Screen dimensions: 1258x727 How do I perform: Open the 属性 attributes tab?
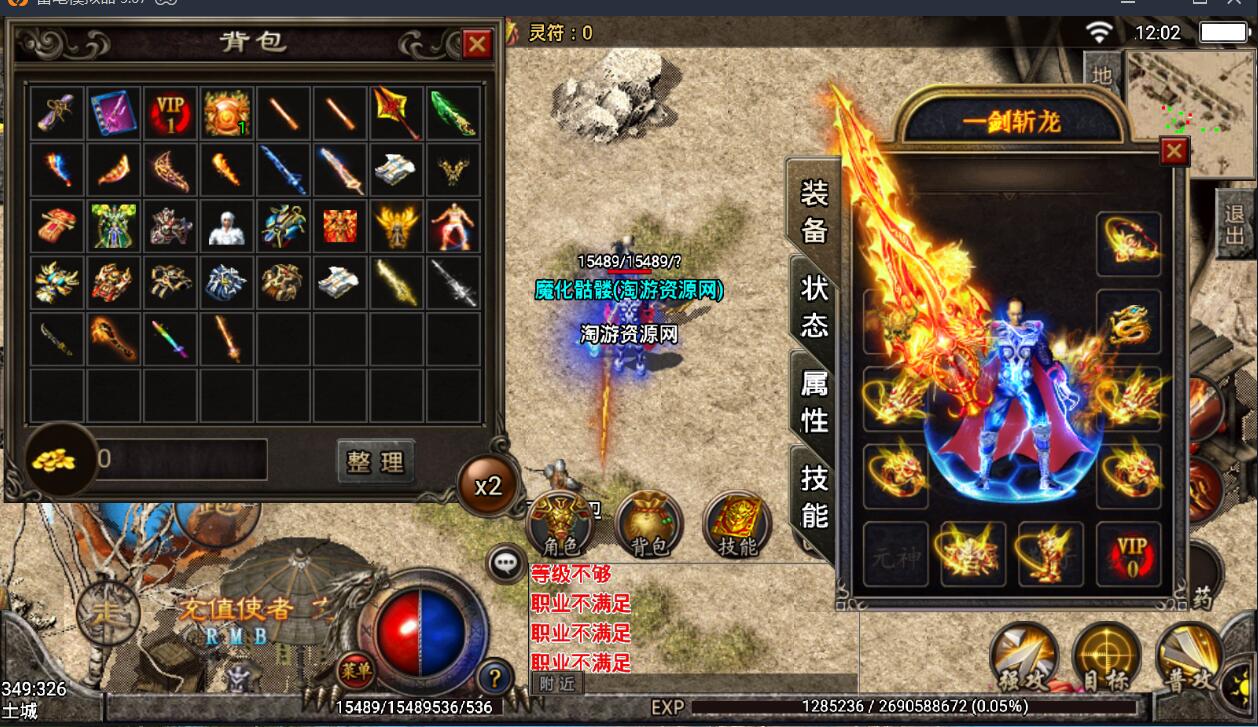pos(814,398)
